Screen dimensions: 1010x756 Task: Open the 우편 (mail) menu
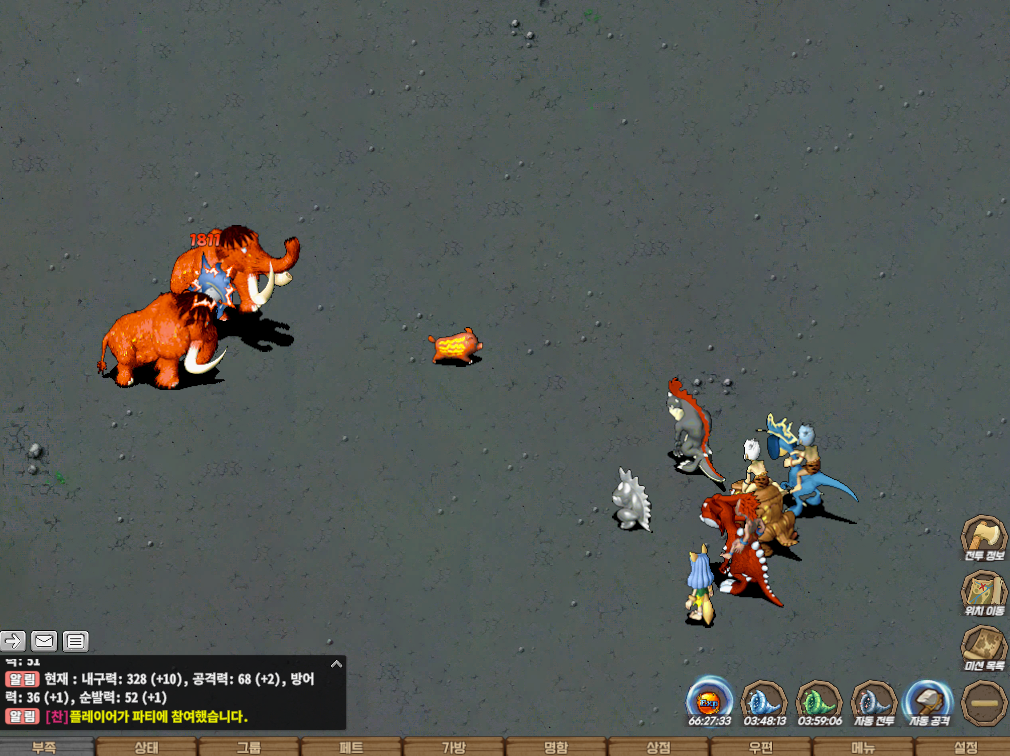click(x=761, y=747)
